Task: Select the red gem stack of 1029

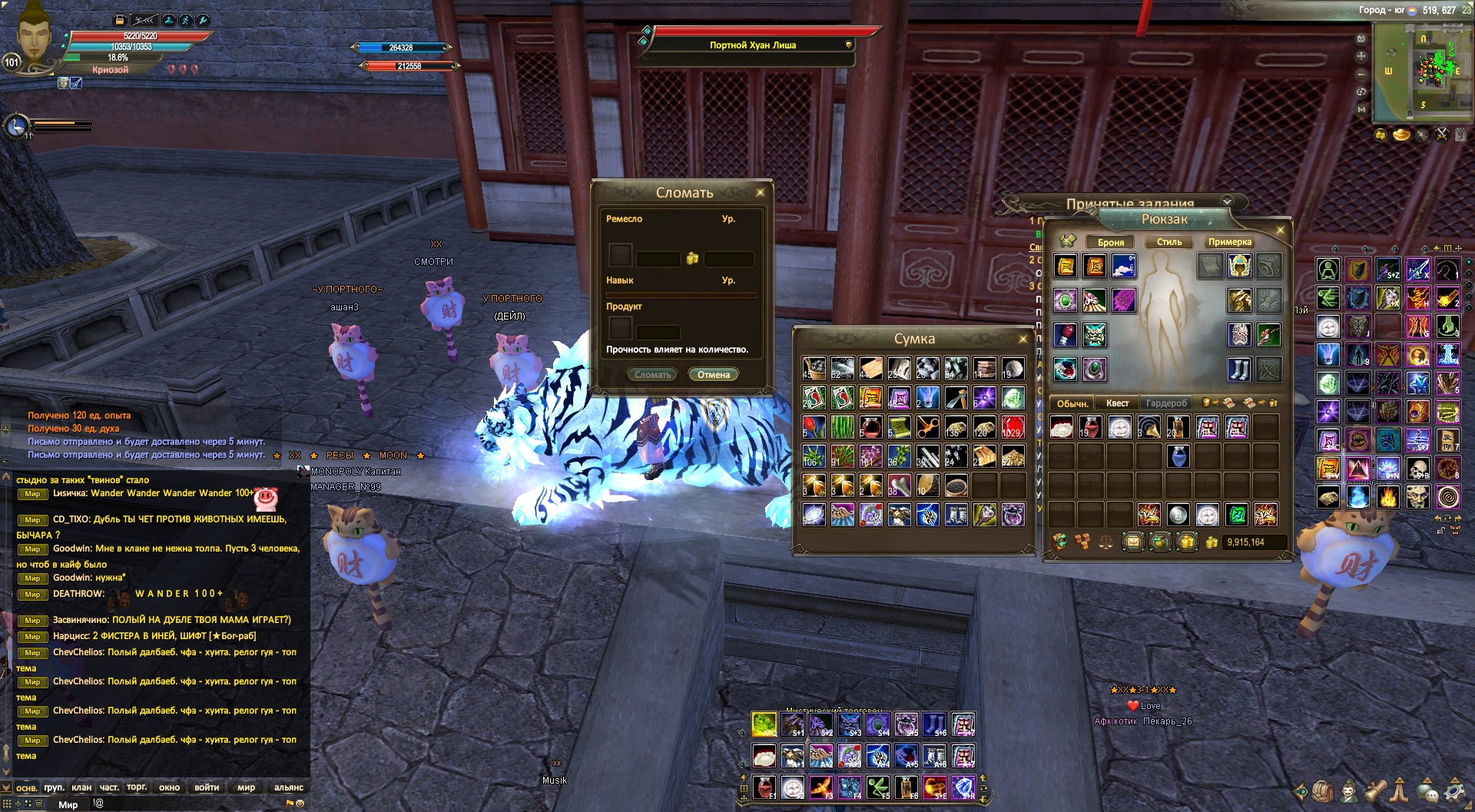Action: (1013, 426)
